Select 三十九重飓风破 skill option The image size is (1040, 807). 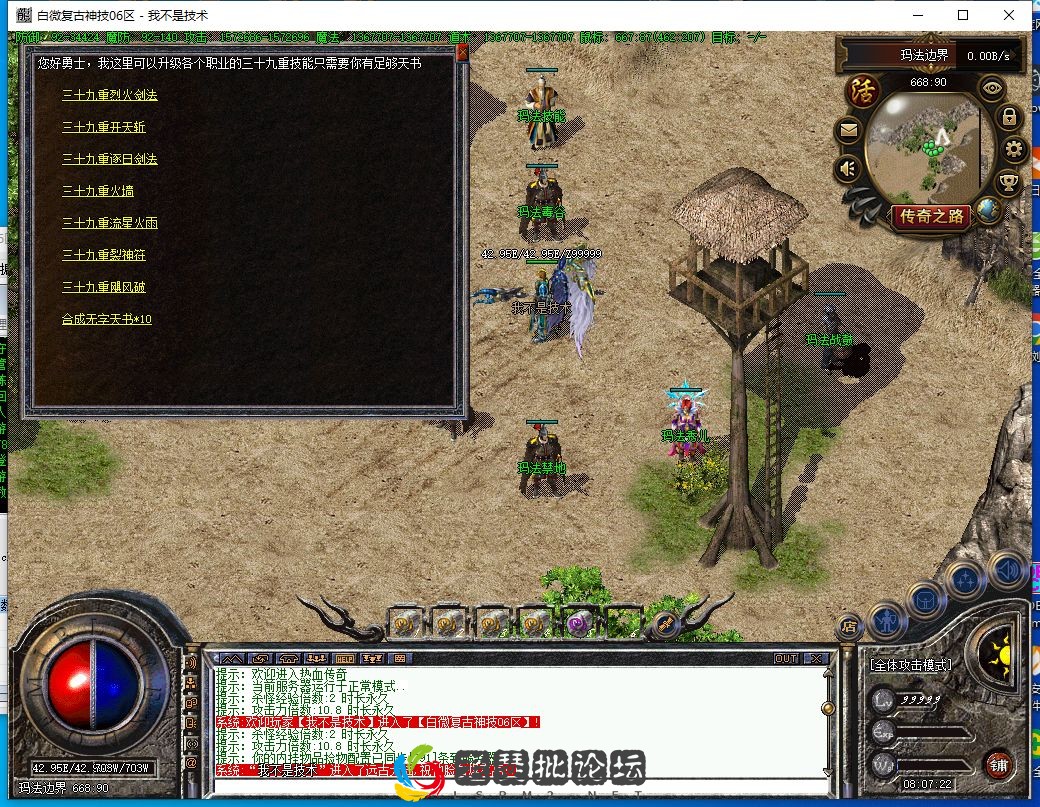[104, 287]
